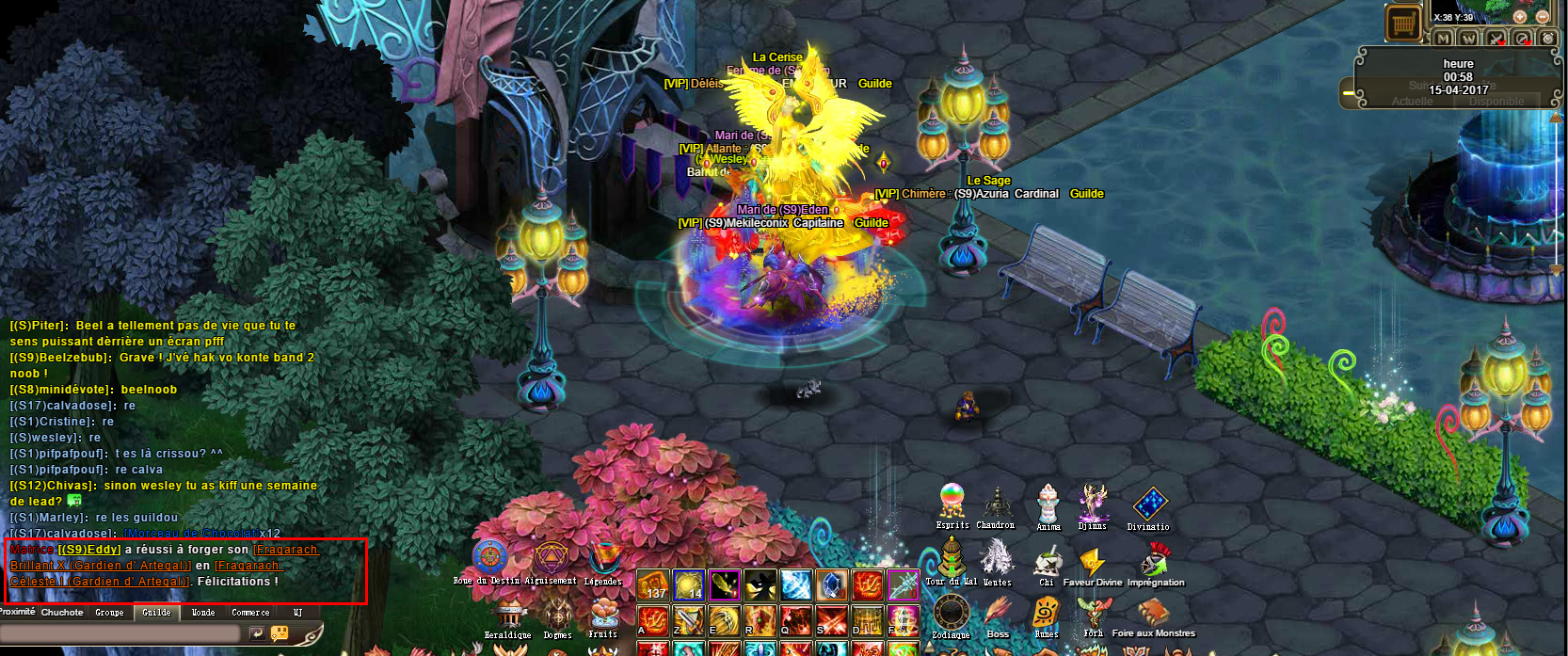Switch chat to the Guilde tab
1568x656 pixels.
[x=156, y=613]
